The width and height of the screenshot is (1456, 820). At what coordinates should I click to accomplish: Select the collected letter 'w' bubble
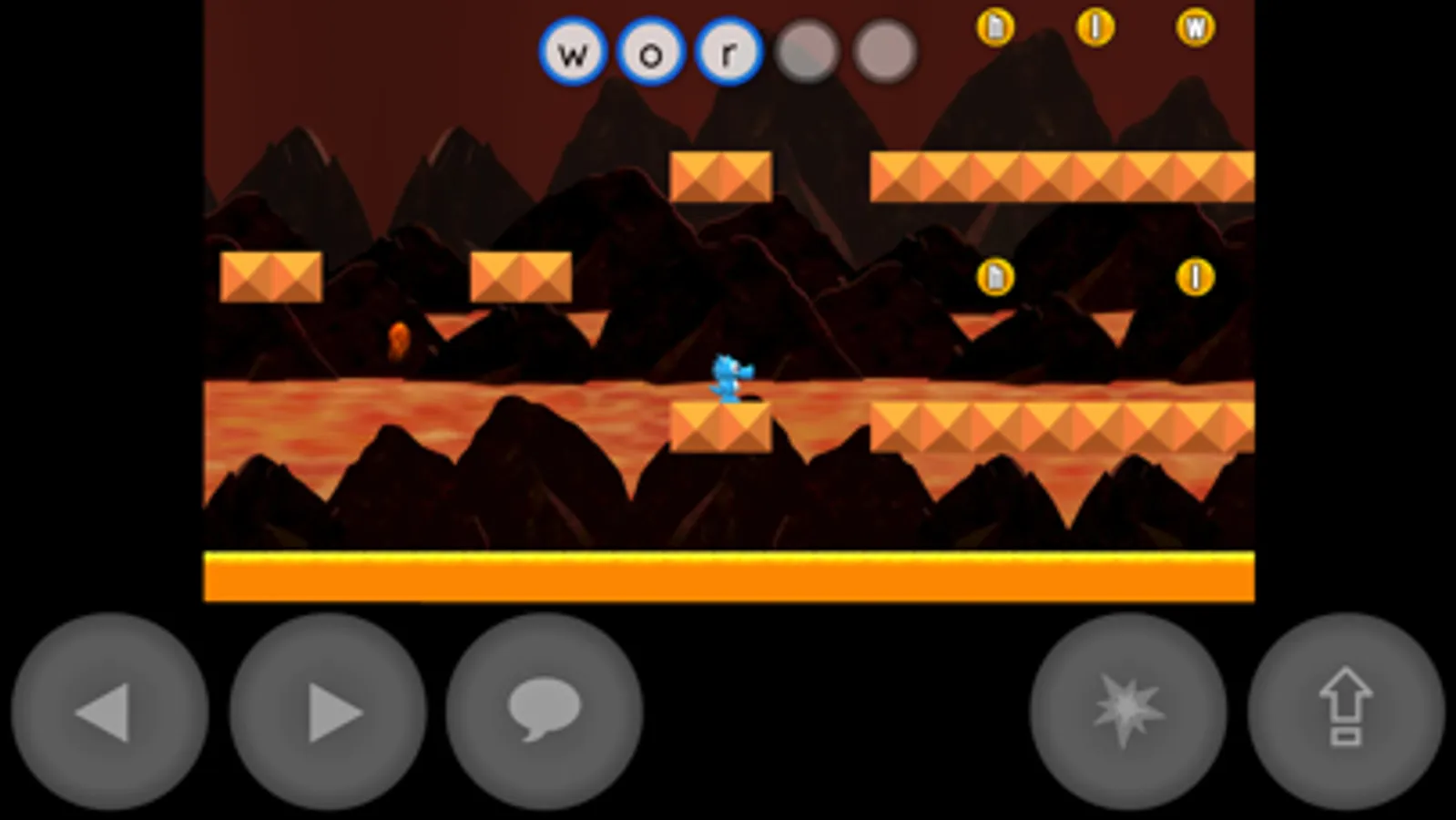tap(572, 52)
